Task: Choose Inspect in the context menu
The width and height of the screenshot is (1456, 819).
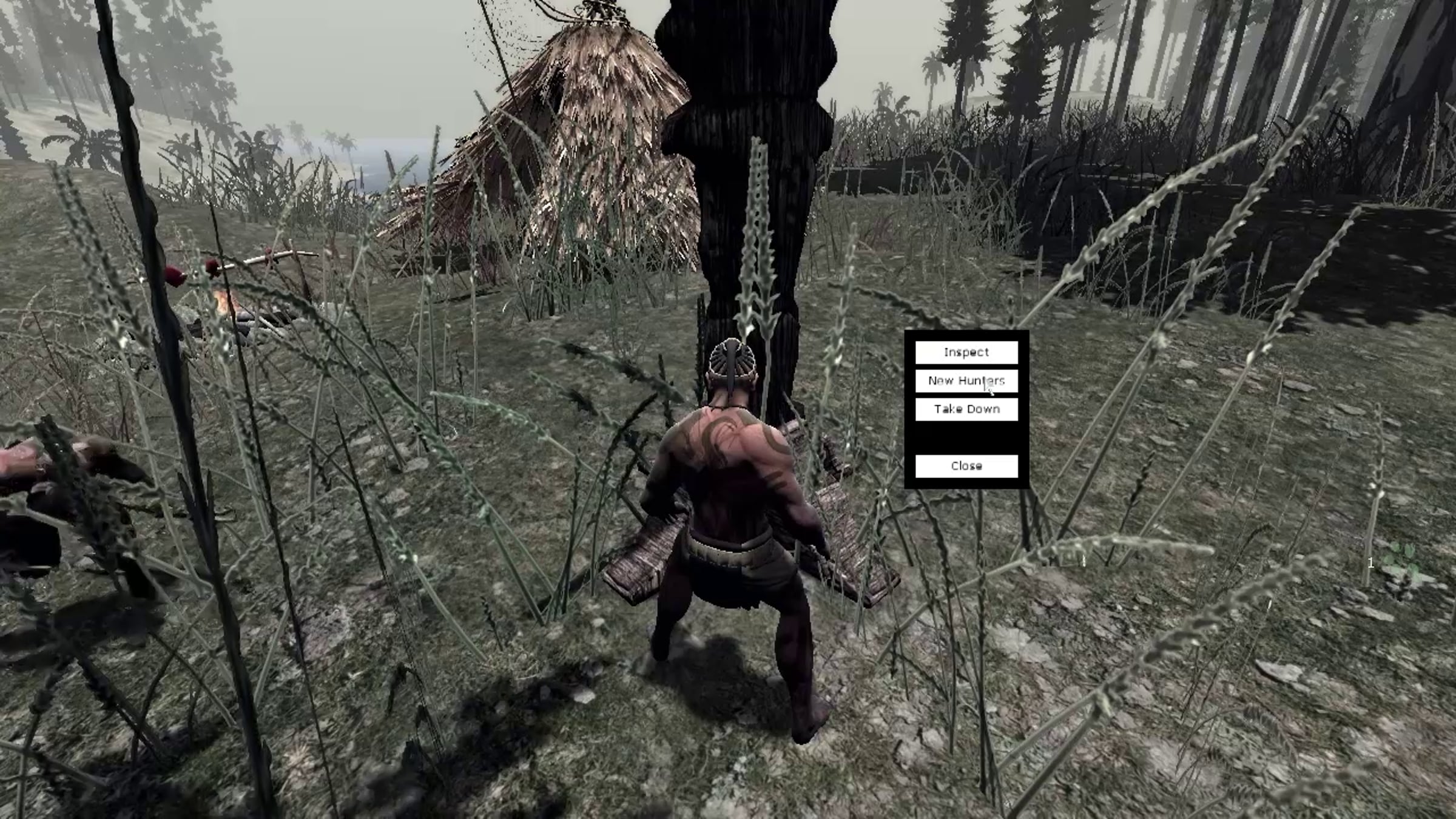Action: click(x=966, y=352)
